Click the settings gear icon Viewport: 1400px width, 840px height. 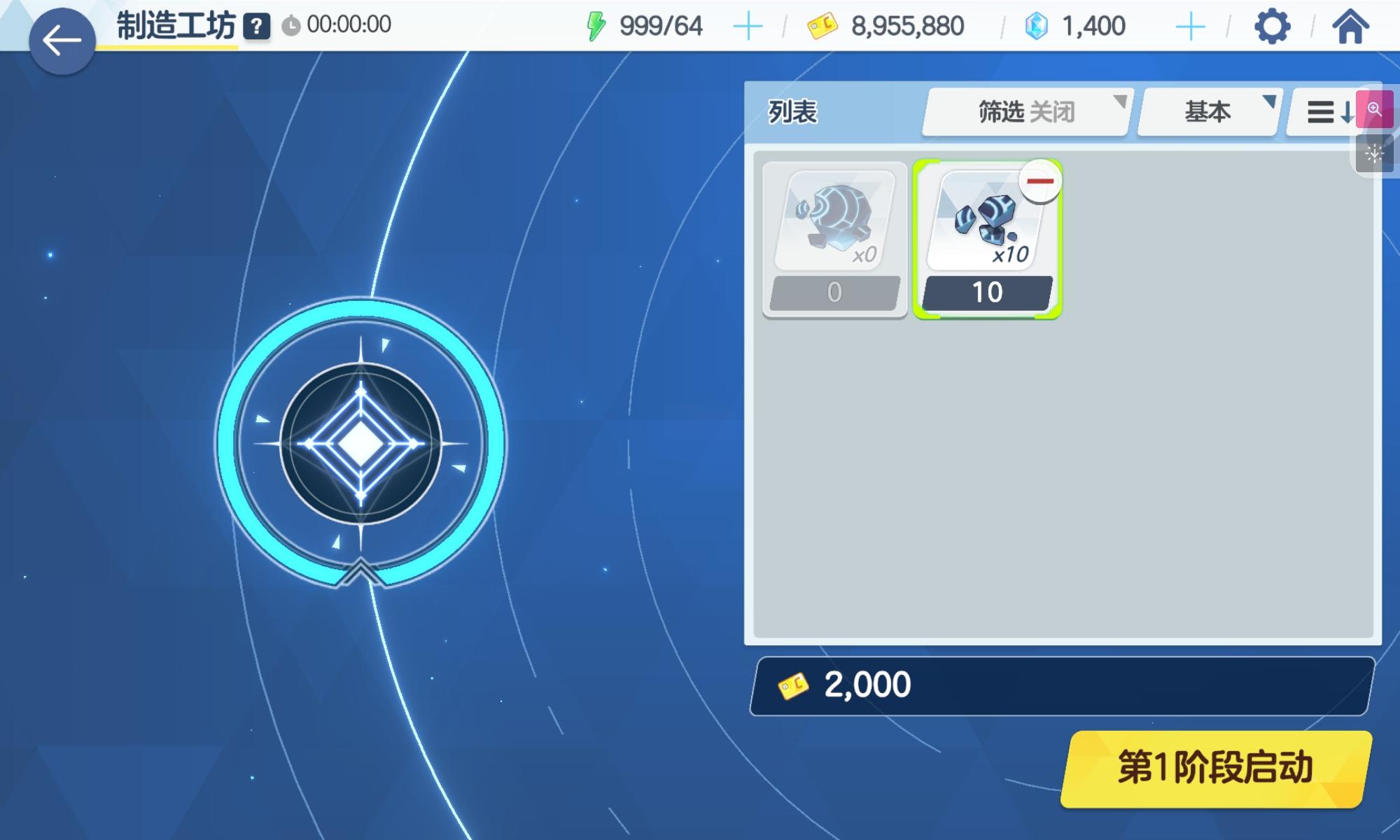[x=1273, y=27]
